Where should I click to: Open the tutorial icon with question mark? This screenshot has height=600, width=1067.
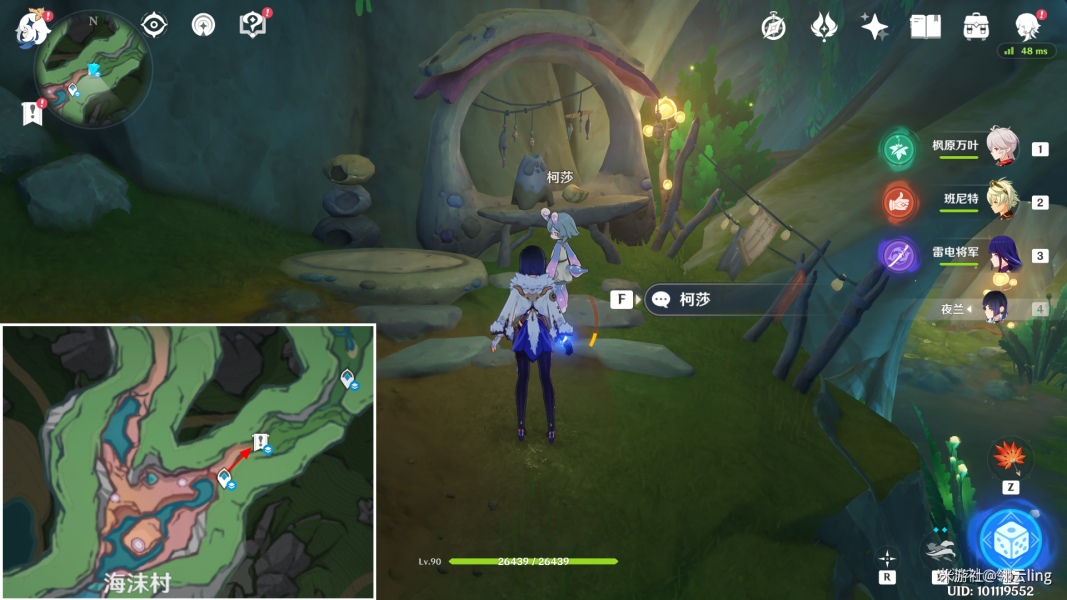coord(253,25)
